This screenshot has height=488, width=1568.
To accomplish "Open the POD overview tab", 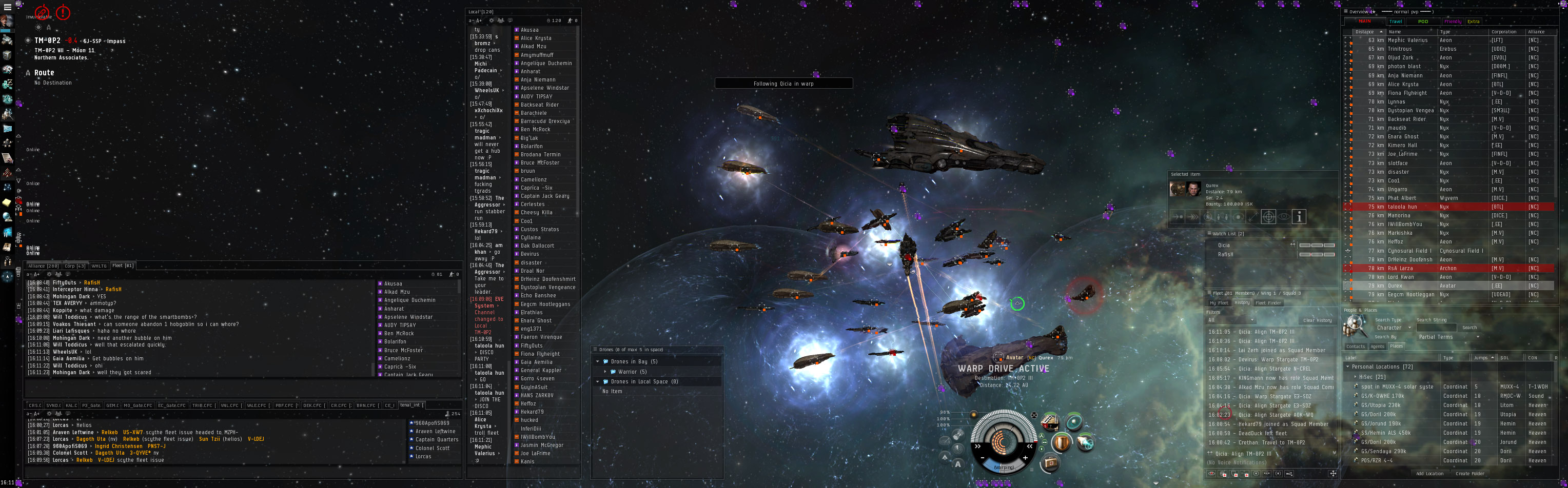I will (1423, 22).
